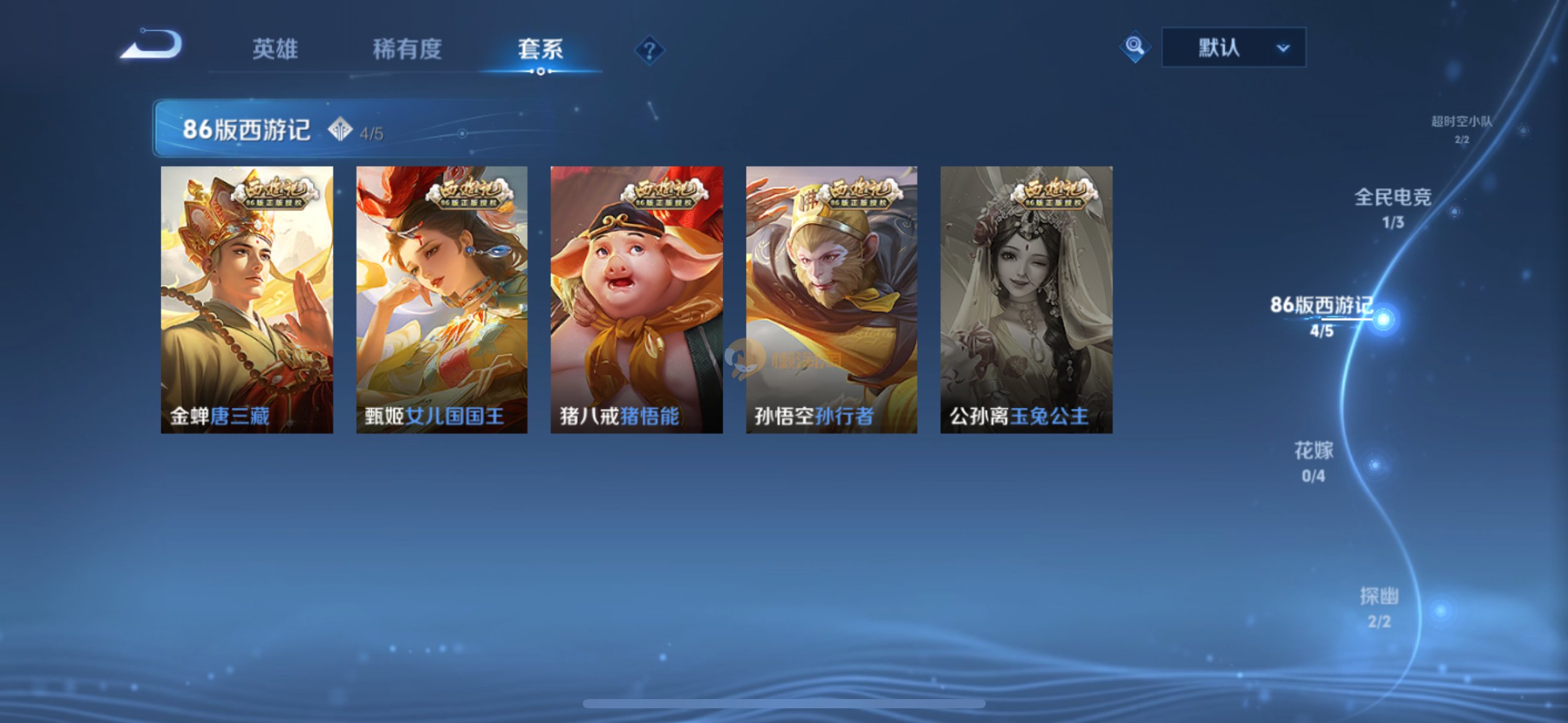This screenshot has height=723, width=1568.
Task: Pick the 孙悟空 孙行者 skin card
Action: pyautogui.click(x=831, y=299)
